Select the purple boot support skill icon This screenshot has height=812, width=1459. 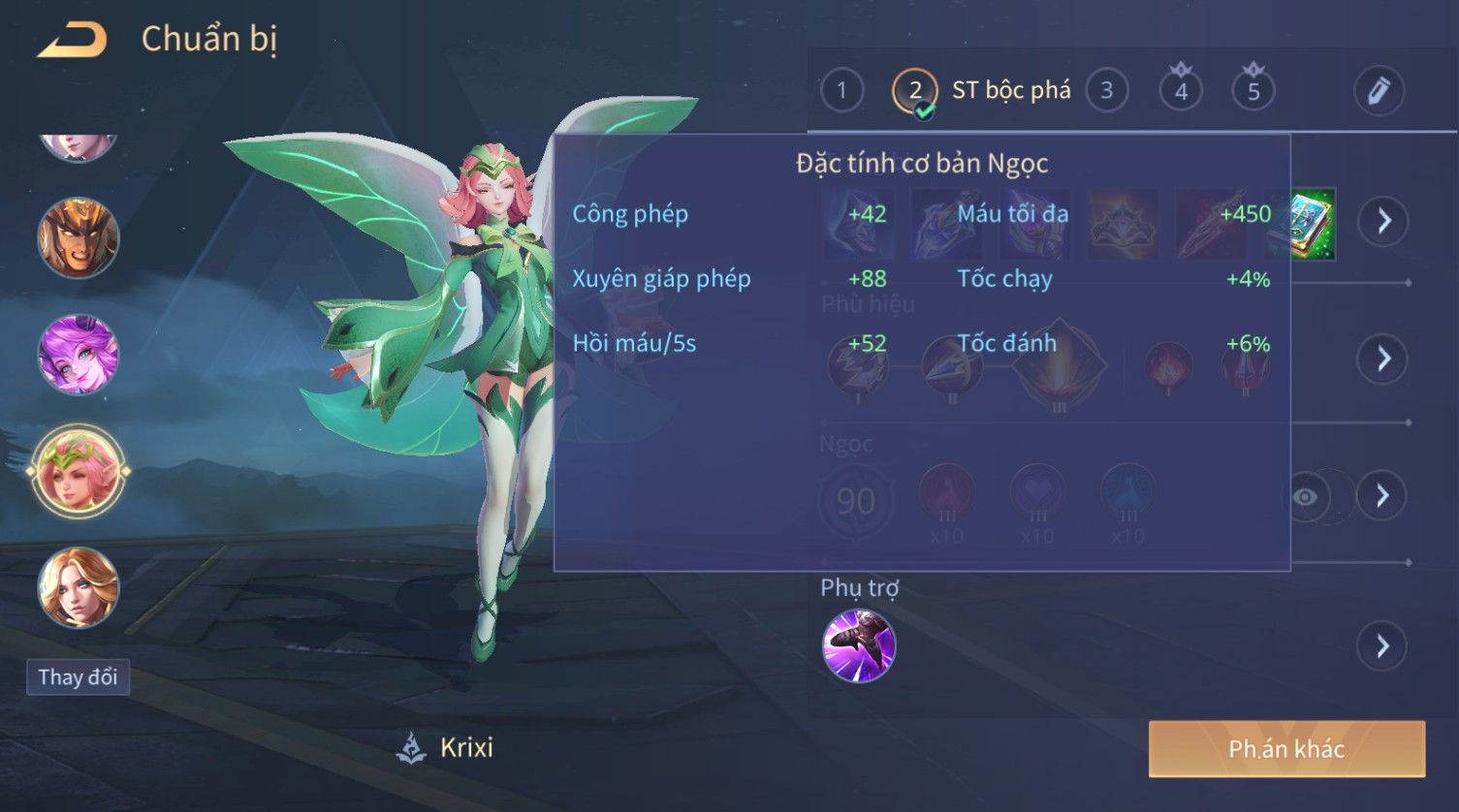tap(858, 645)
